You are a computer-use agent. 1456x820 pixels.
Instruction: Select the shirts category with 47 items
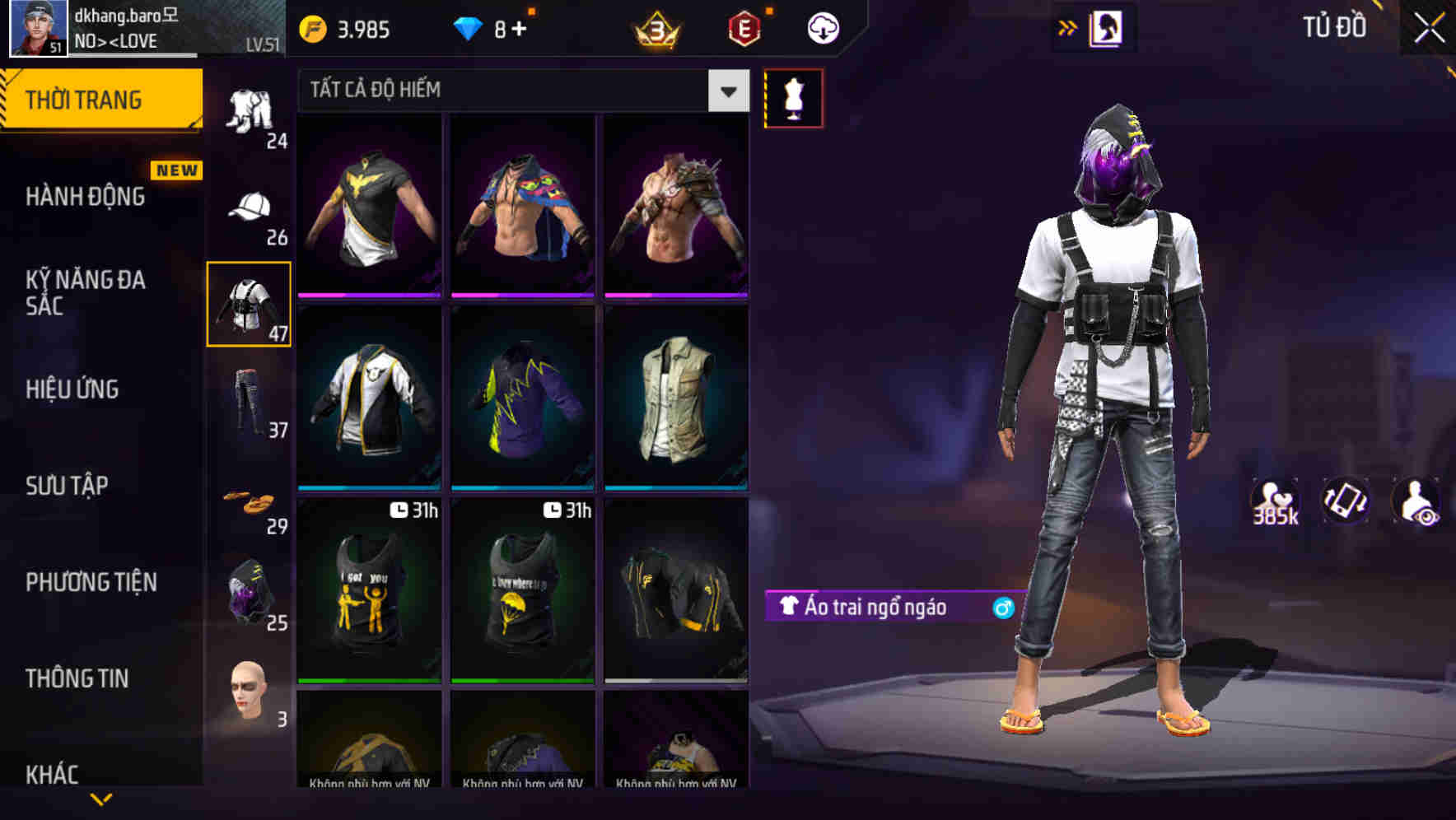pyautogui.click(x=249, y=303)
